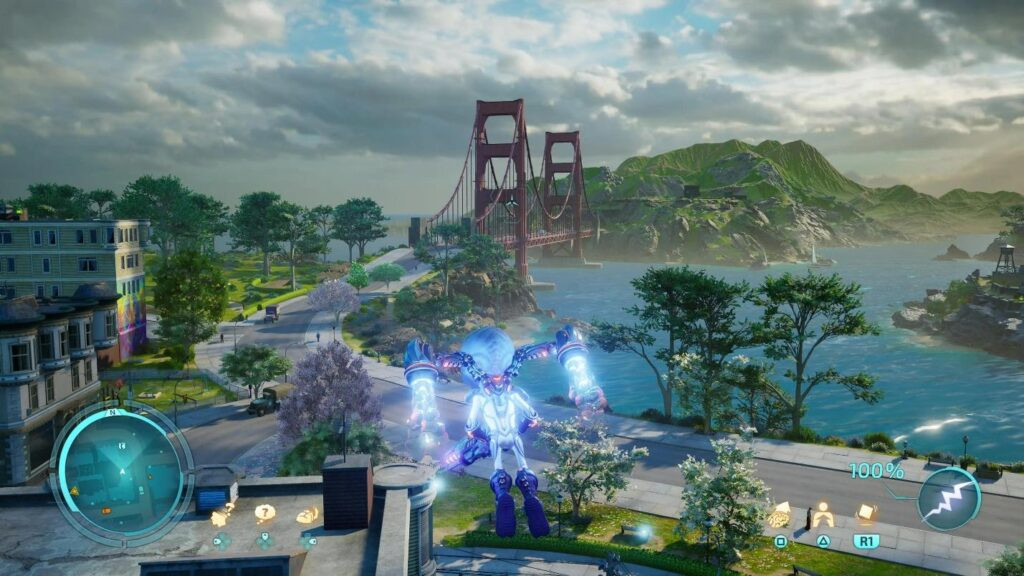The image size is (1024, 576).
Task: Activate the psychokinesis cube icon
Action: [x=866, y=512]
